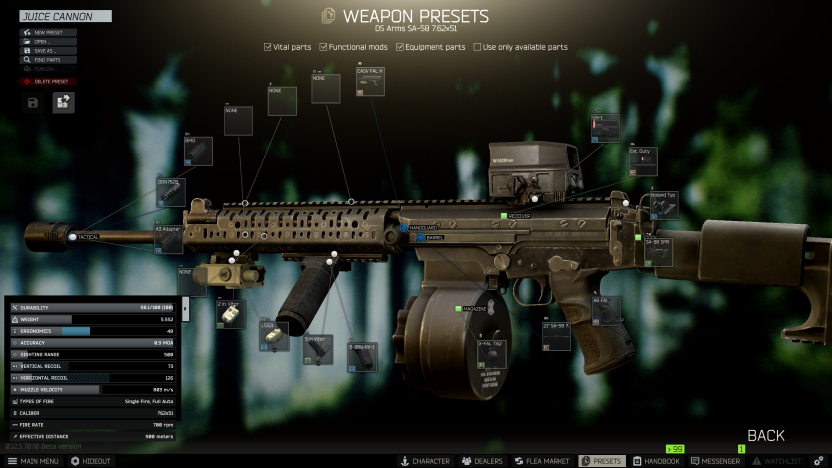This screenshot has width=832, height=468.
Task: Enable Use only available parts
Action: [478, 47]
